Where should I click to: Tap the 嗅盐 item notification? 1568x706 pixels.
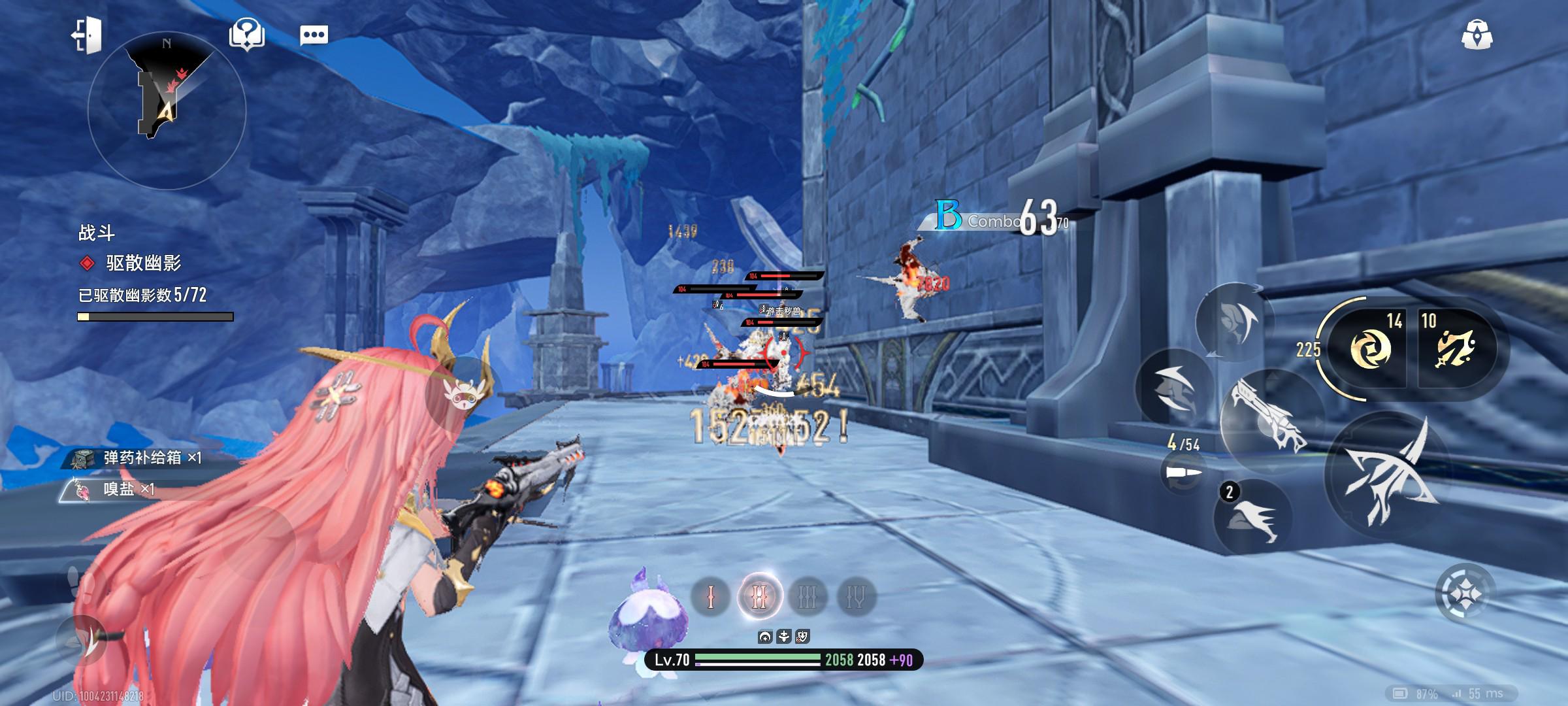click(118, 489)
